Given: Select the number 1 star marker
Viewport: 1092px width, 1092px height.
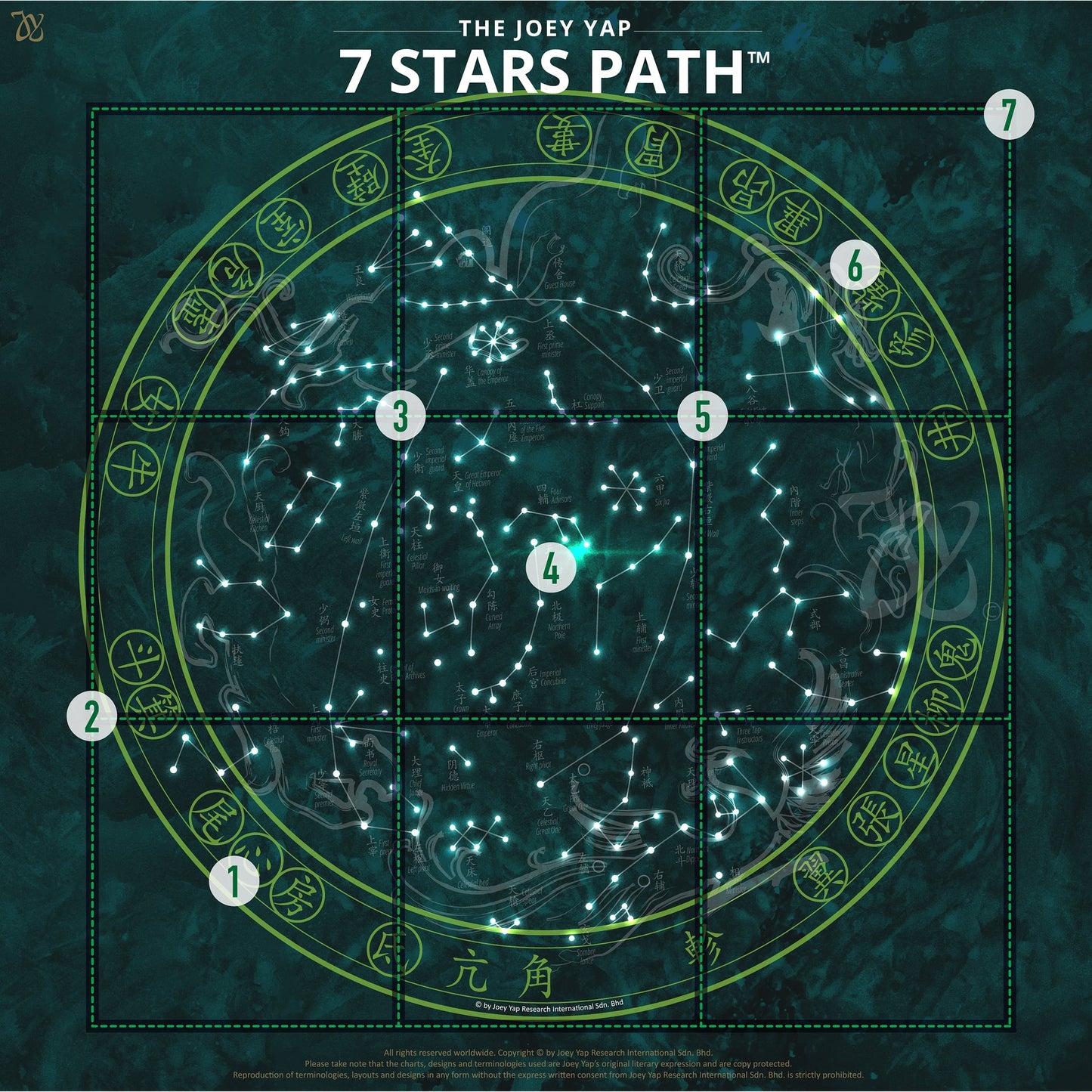Looking at the screenshot, I should (234, 880).
